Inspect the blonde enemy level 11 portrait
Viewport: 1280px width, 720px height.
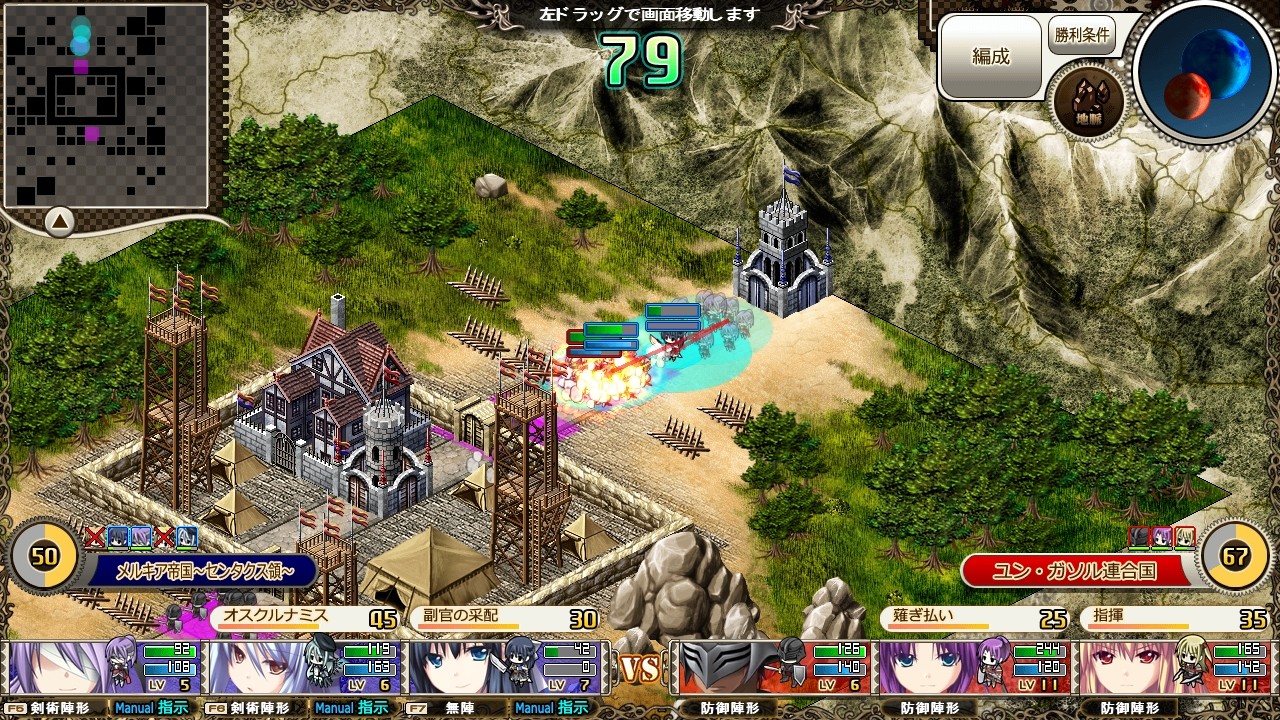1140,668
